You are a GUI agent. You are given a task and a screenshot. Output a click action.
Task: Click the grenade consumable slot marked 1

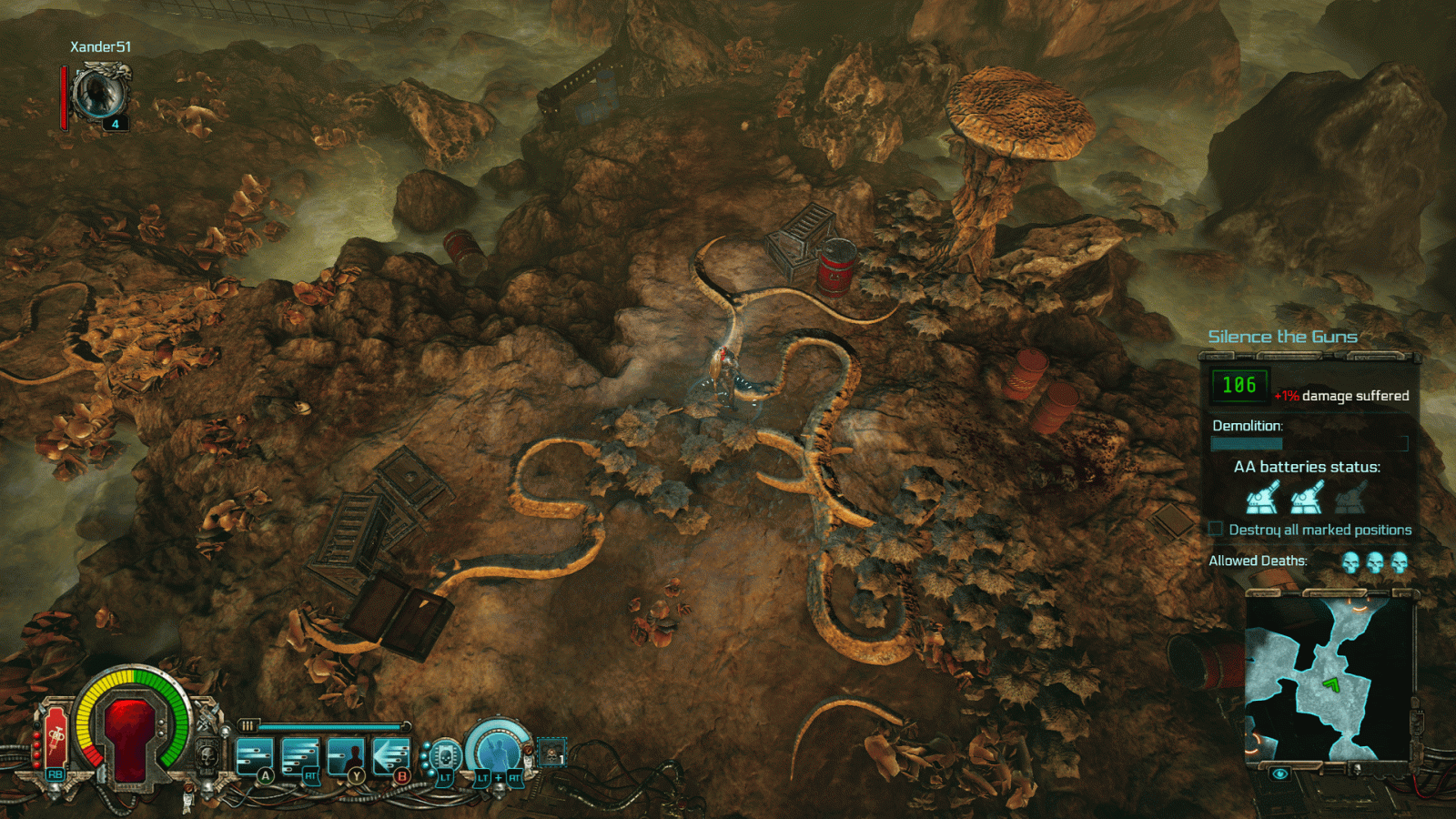click(x=551, y=751)
